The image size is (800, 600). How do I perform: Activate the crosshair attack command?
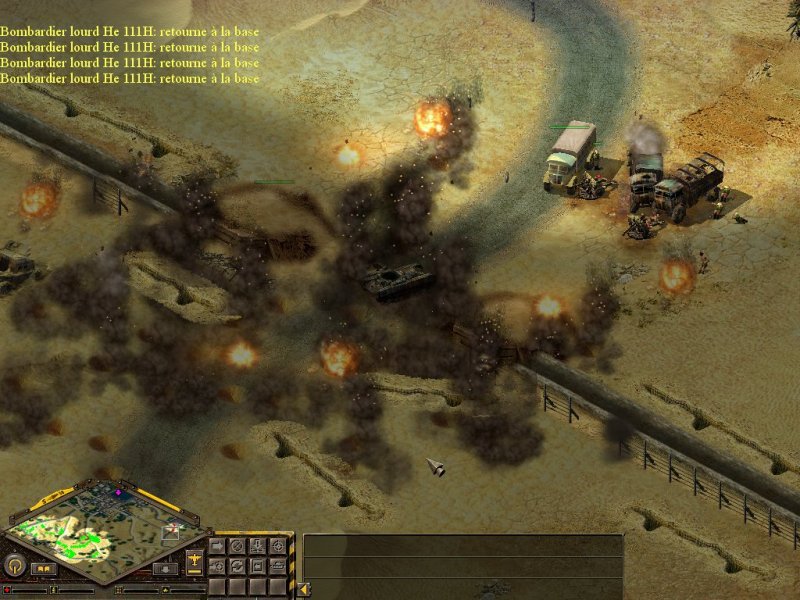277,546
